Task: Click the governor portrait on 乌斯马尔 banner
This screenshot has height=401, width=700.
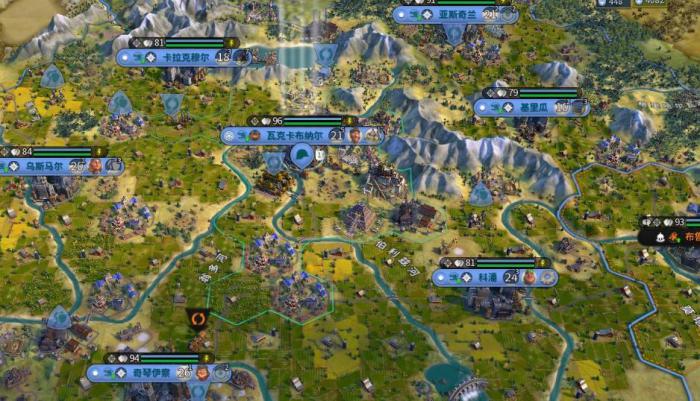Action: click(96, 166)
